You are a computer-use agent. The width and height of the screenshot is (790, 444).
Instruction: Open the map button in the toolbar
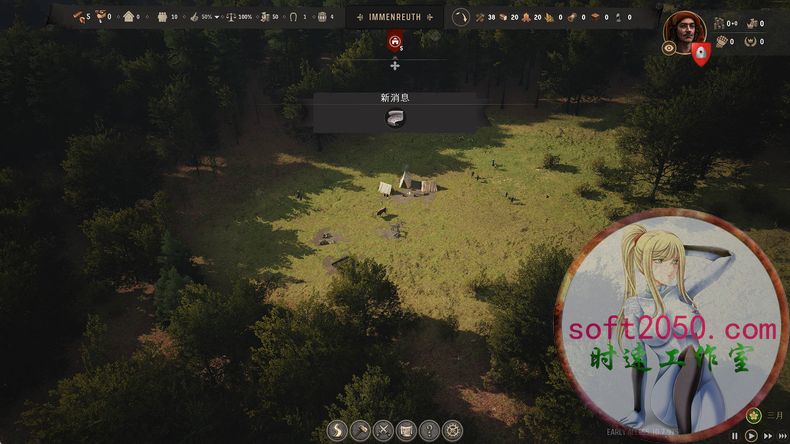406,431
